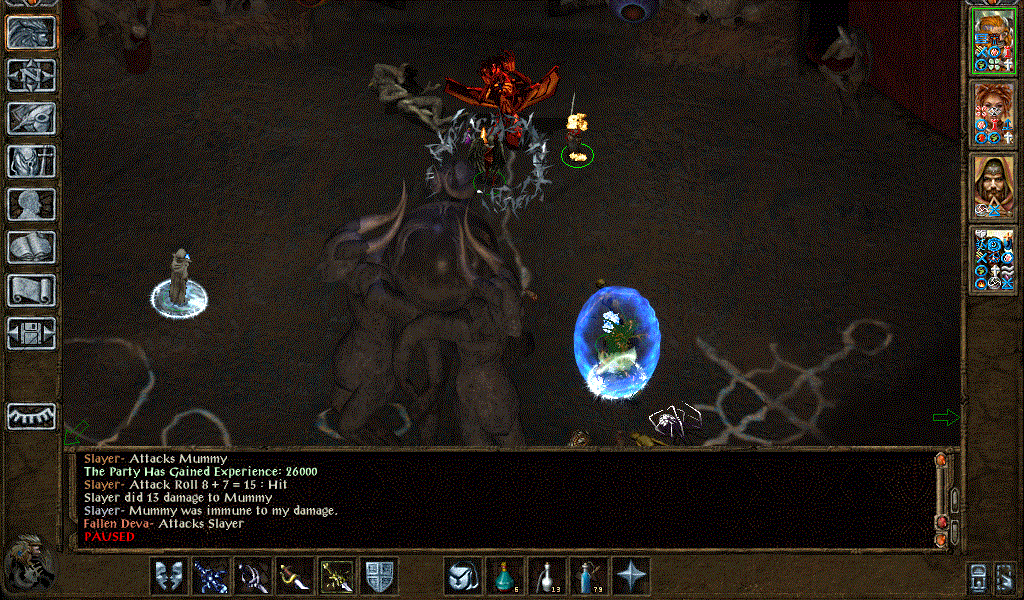Activate the mask icon in the action bar

point(169,576)
